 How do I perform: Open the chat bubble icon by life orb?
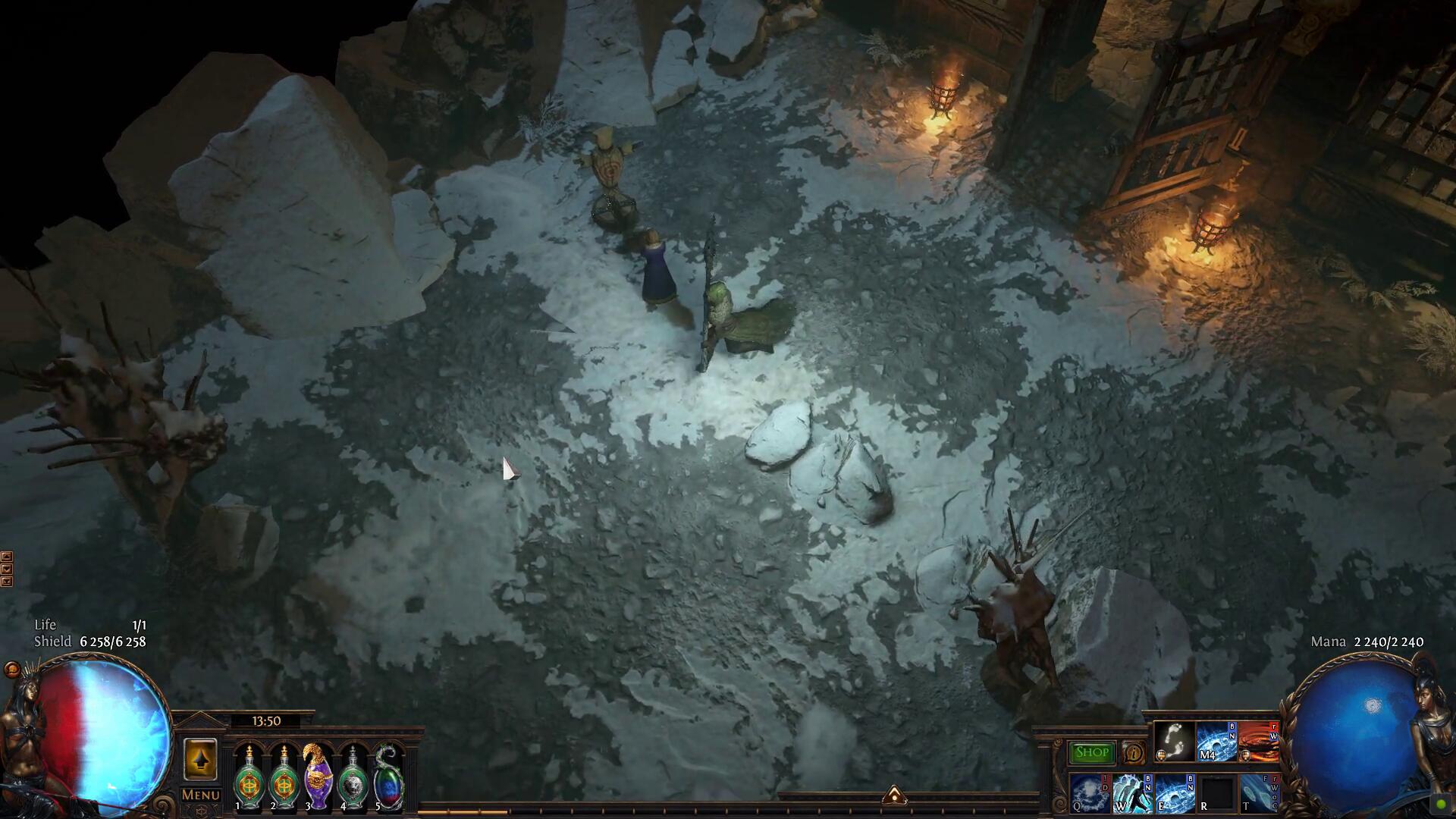coord(12,670)
